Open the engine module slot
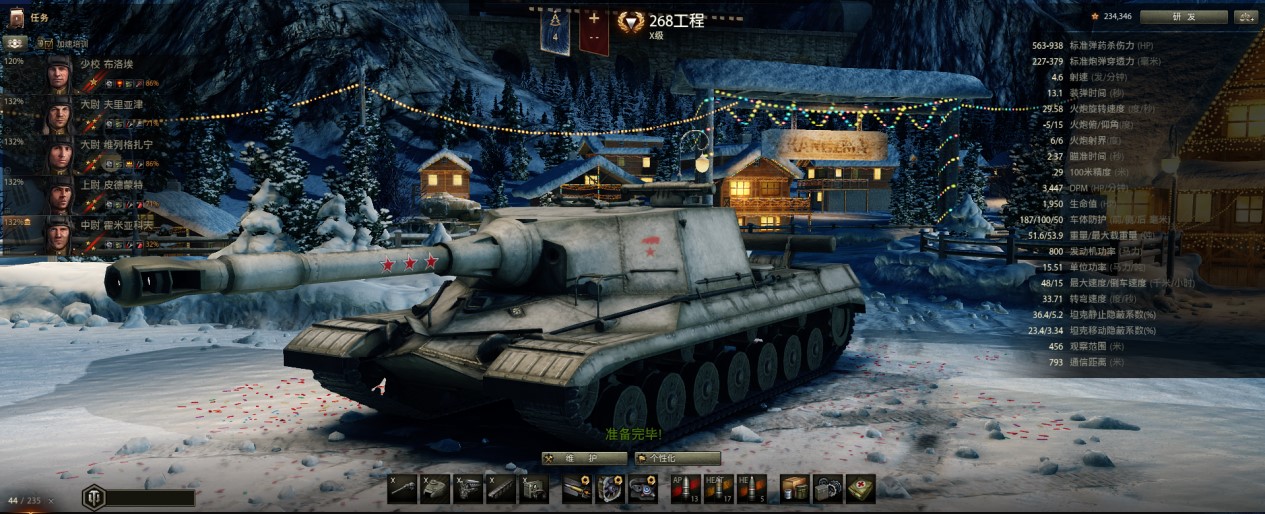The height and width of the screenshot is (514, 1265). click(468, 488)
